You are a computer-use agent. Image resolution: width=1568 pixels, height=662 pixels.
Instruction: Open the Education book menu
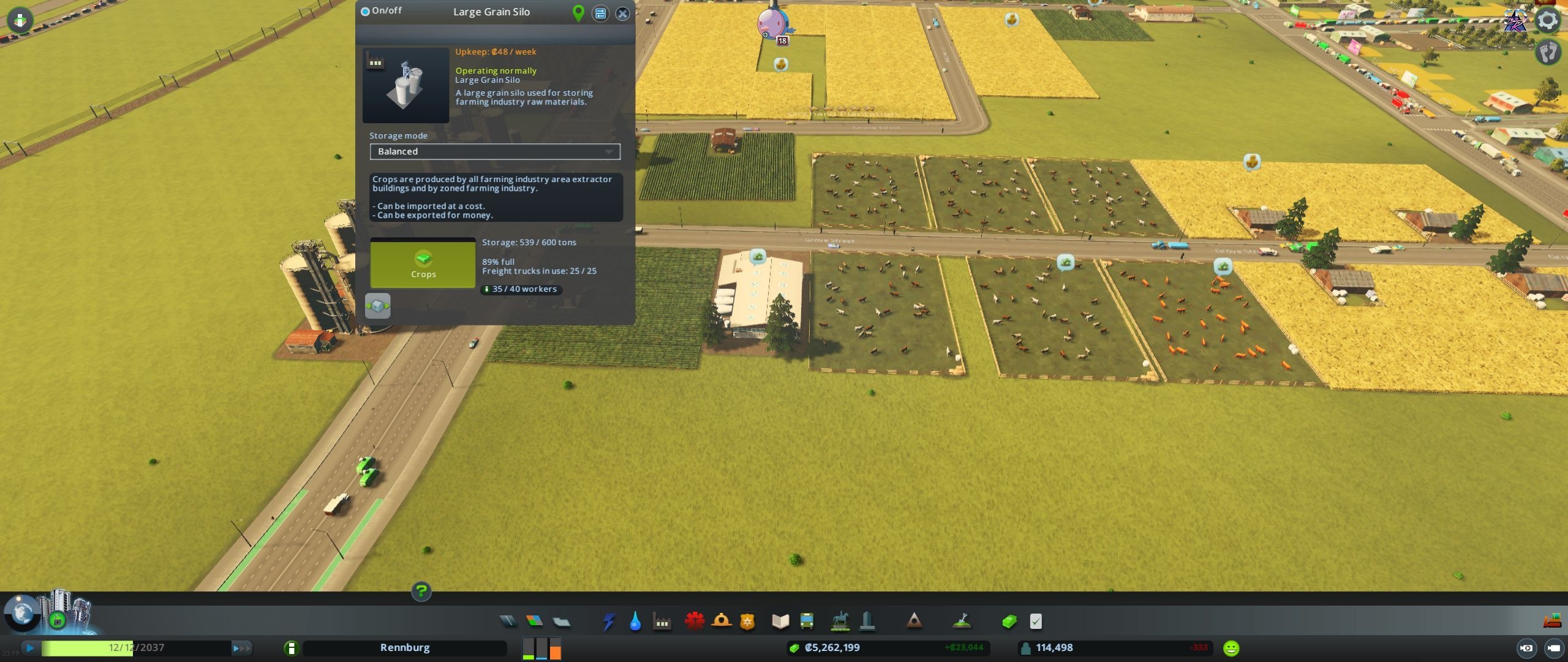point(780,622)
